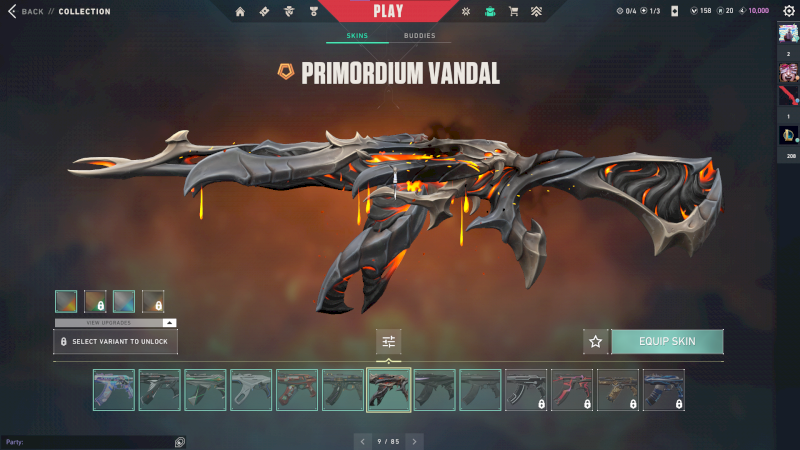Go to the next skin page arrow
800x450 pixels.
(x=415, y=440)
